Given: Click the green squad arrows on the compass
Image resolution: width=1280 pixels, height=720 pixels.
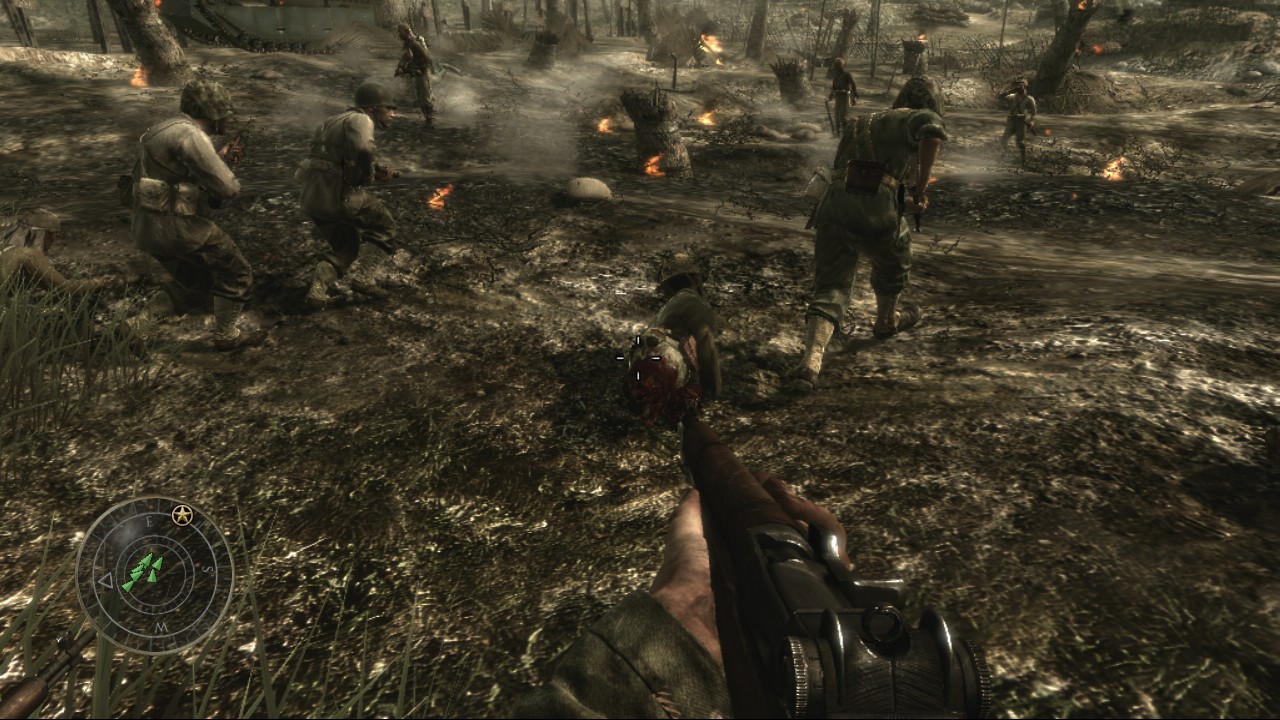Looking at the screenshot, I should tap(142, 572).
